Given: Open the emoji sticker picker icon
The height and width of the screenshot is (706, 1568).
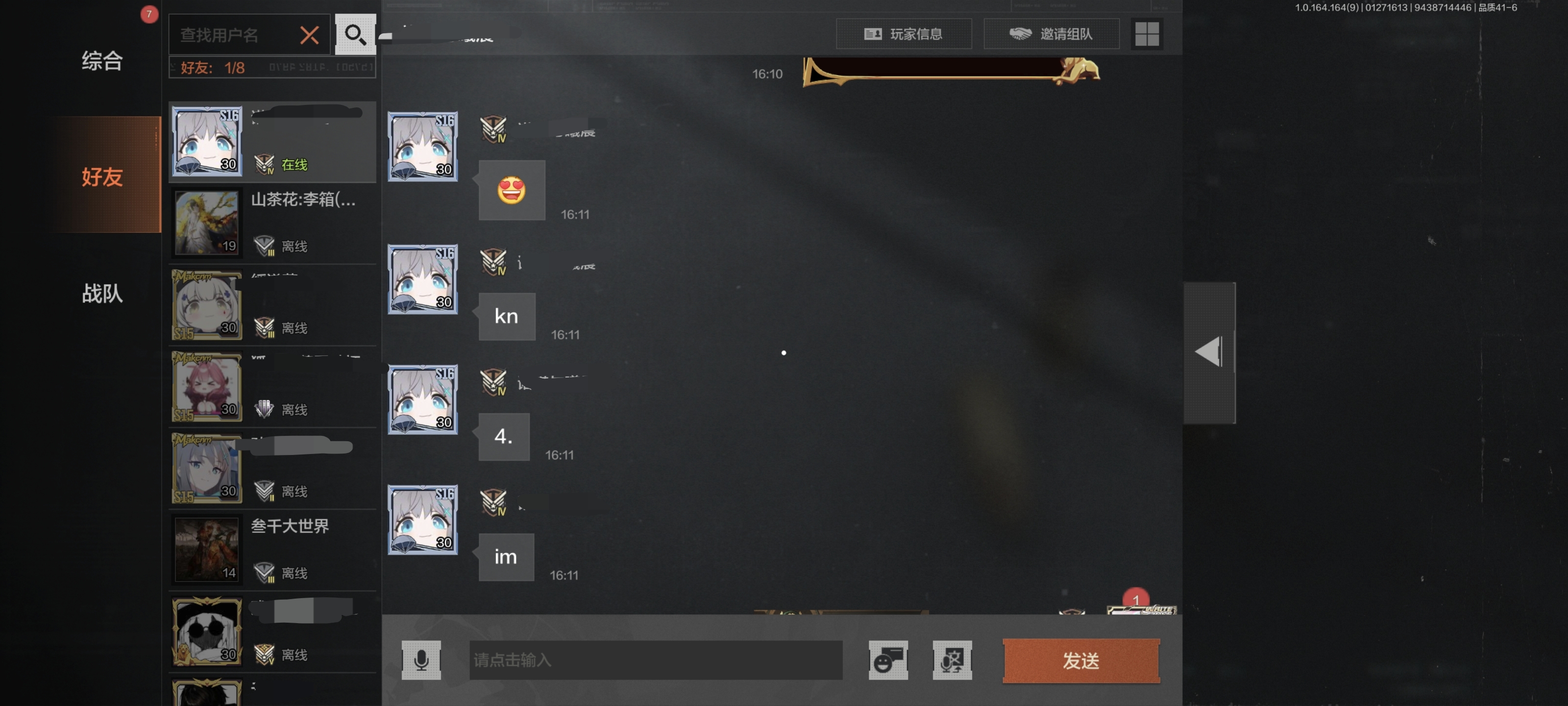Looking at the screenshot, I should pyautogui.click(x=887, y=660).
